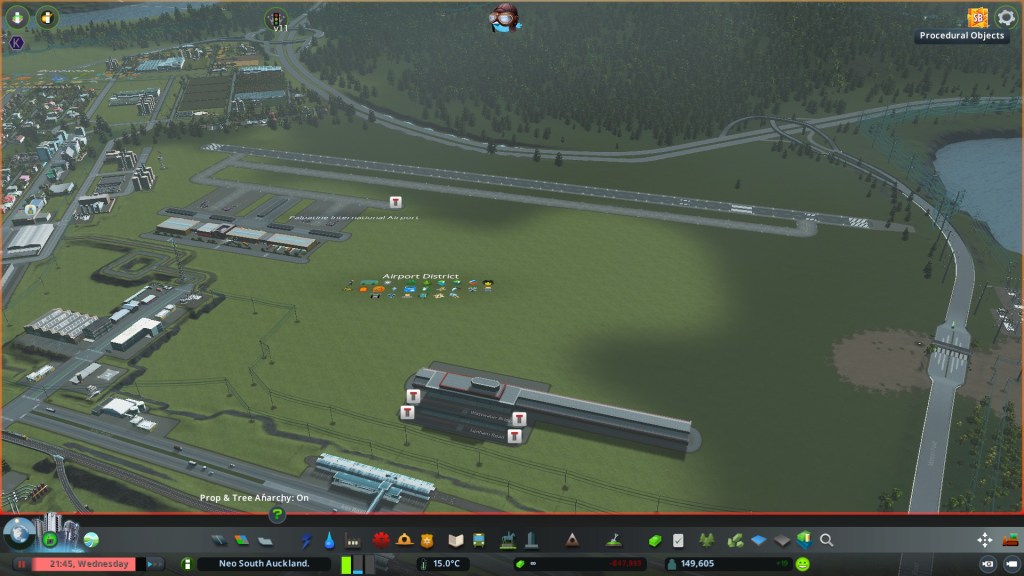Click the city name Neo South Auckland
This screenshot has height=576, width=1024.
(x=262, y=564)
